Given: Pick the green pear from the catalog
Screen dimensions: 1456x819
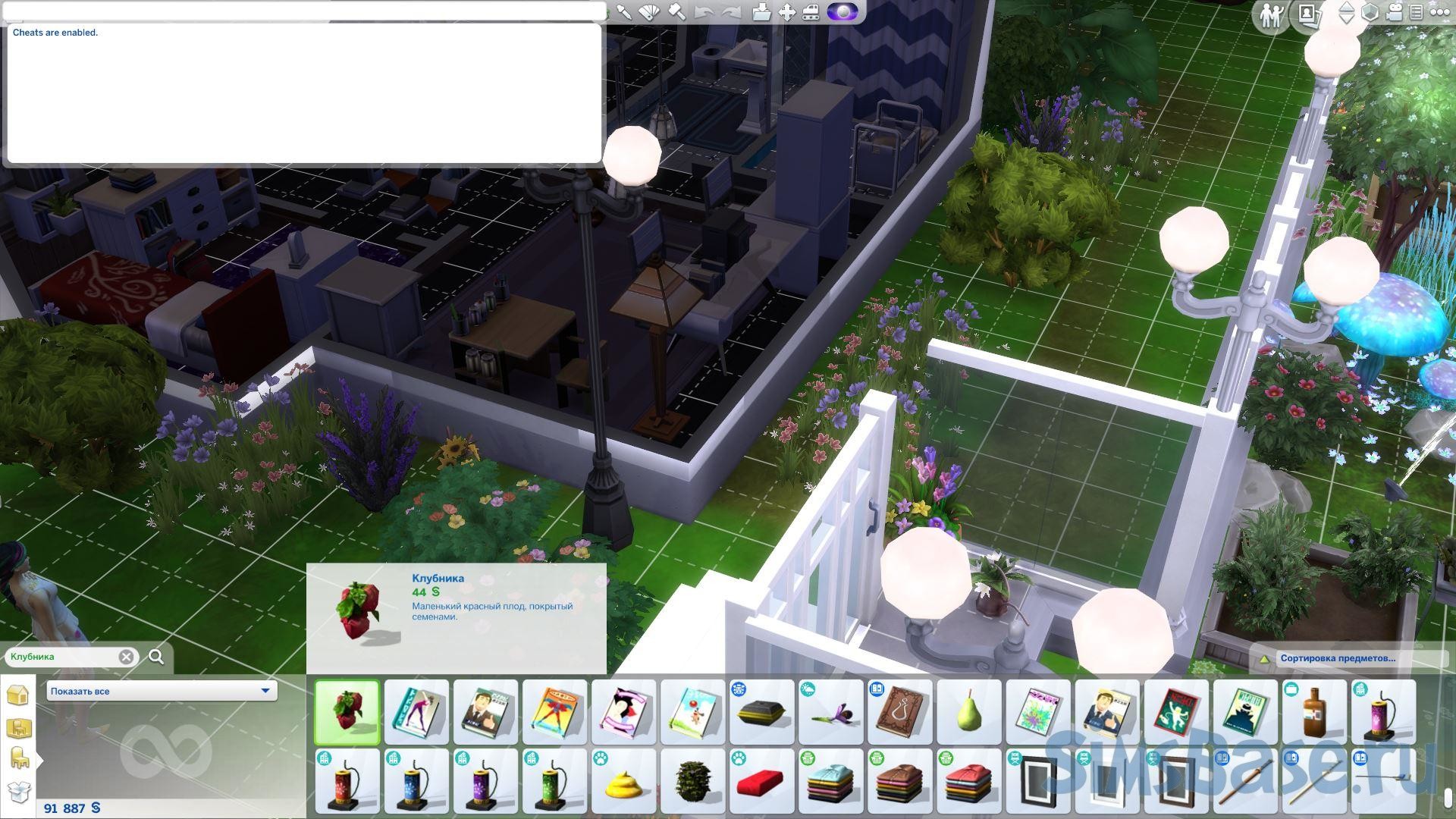Looking at the screenshot, I should tap(968, 712).
